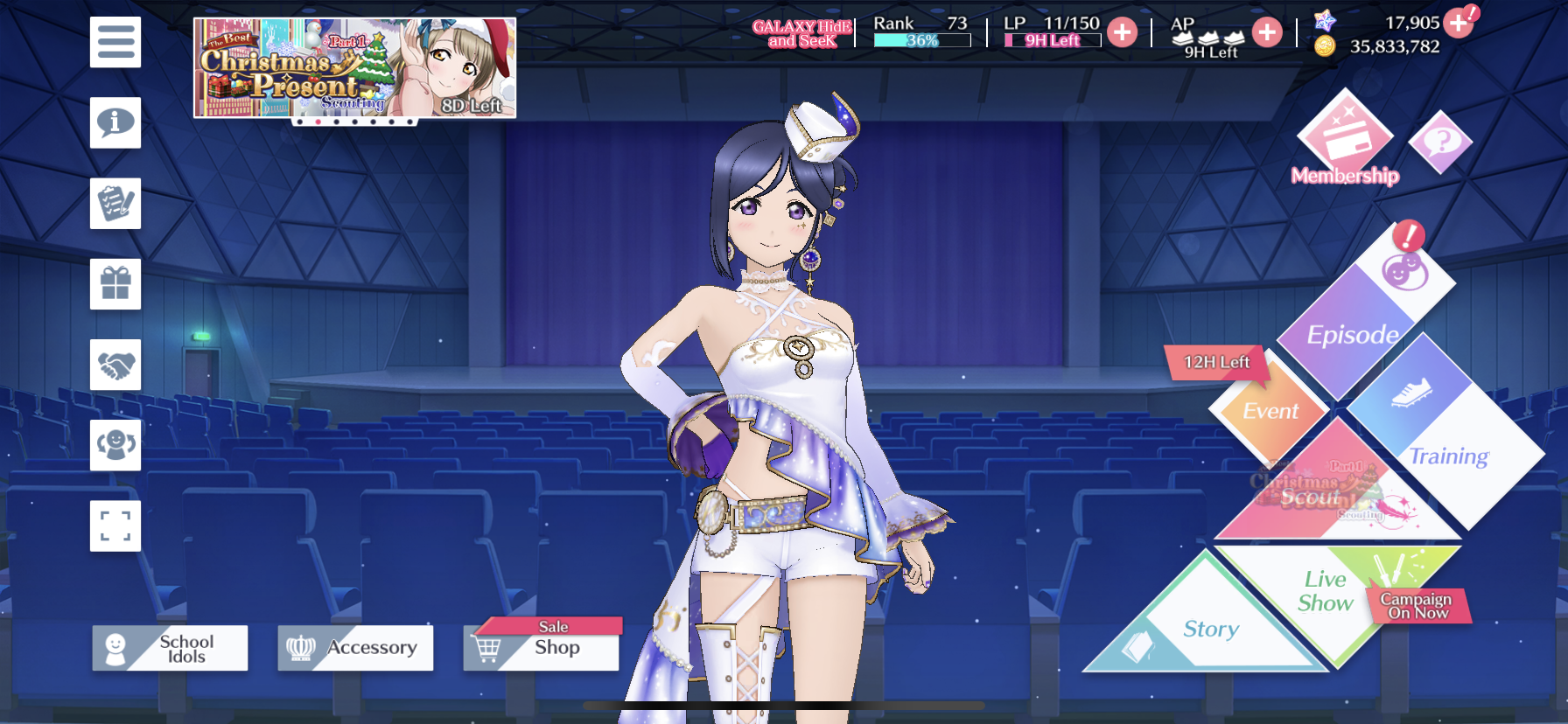
Task: Open the Christmas Present Scouting banner
Action: point(354,68)
